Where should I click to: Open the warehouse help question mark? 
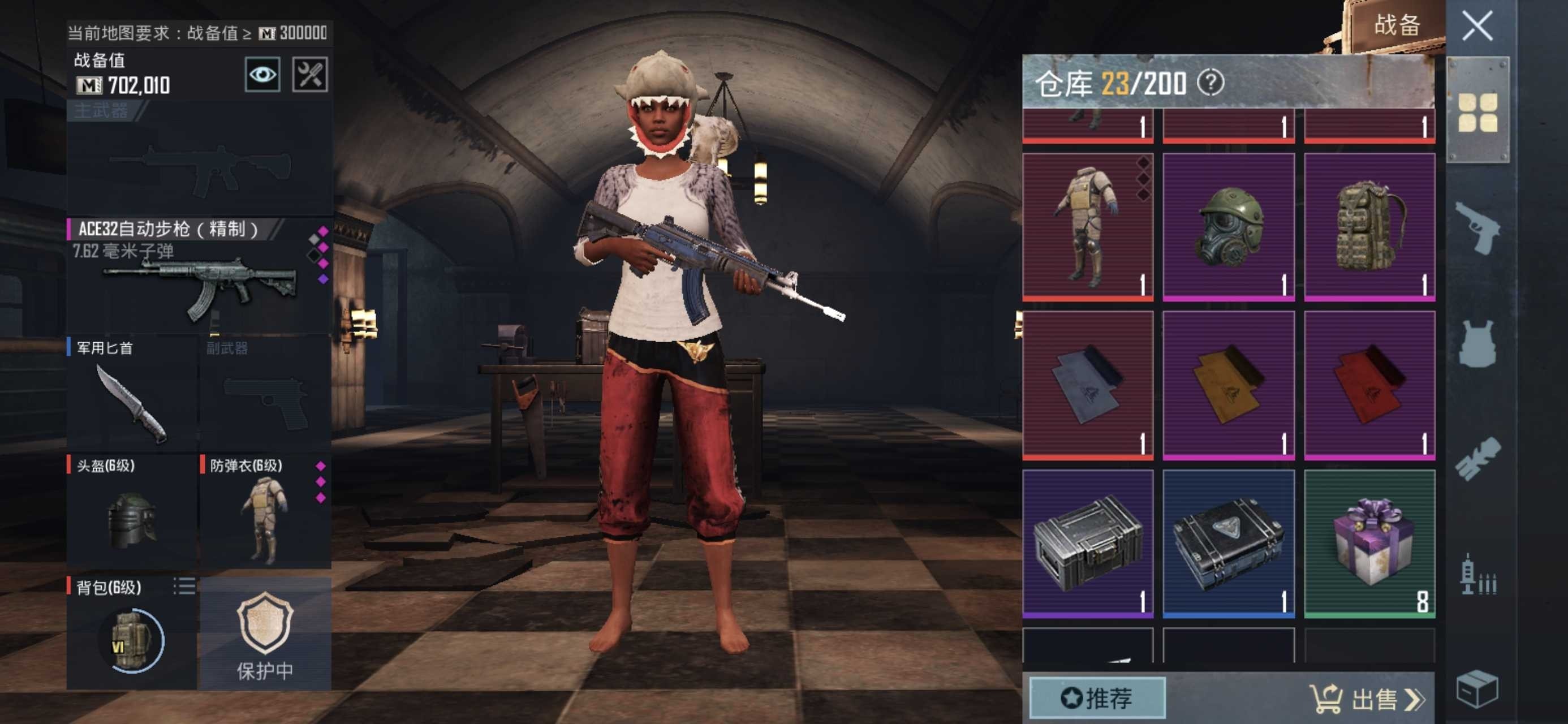point(1210,83)
